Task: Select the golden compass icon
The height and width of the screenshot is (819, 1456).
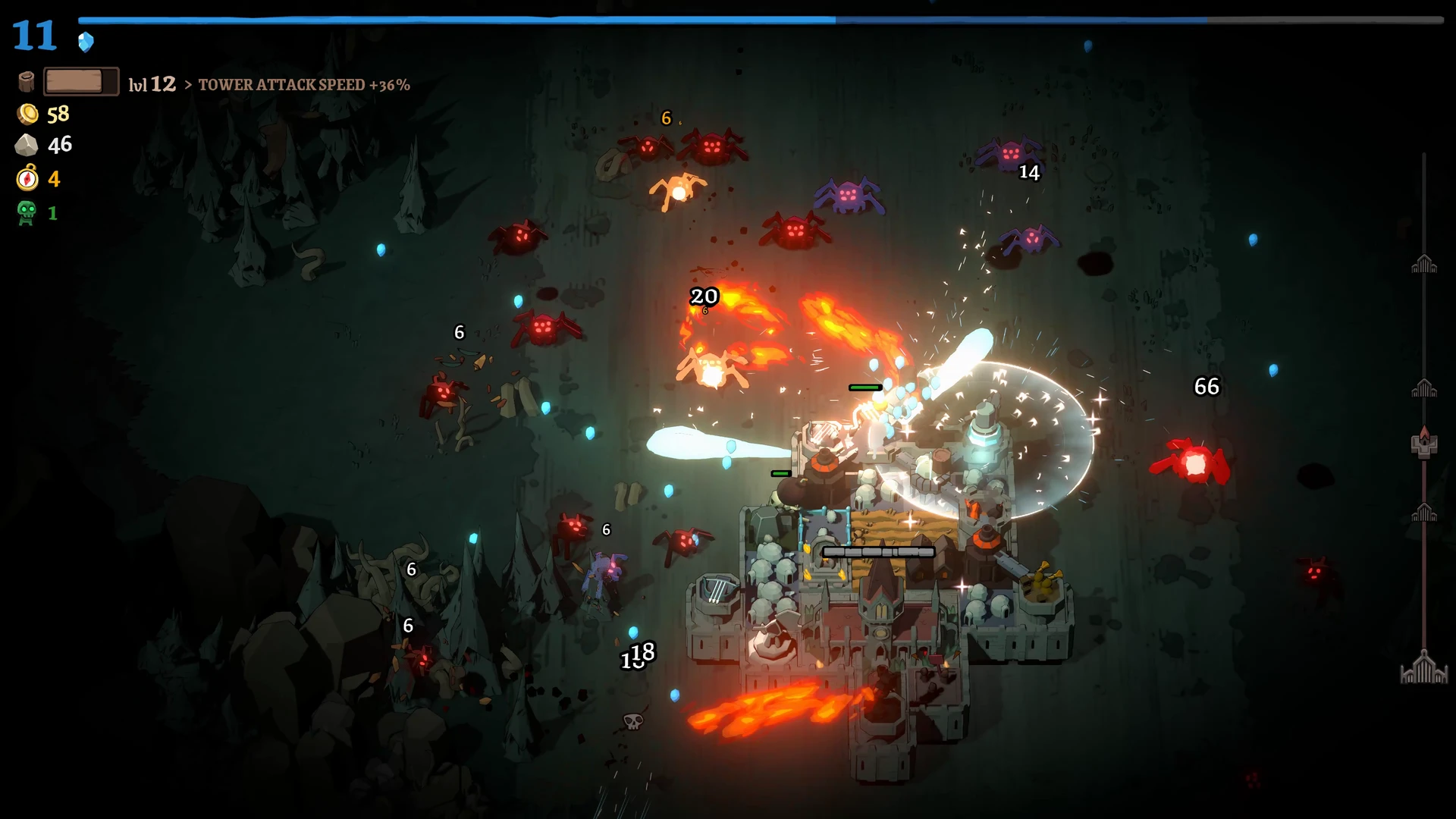Action: pos(27,178)
